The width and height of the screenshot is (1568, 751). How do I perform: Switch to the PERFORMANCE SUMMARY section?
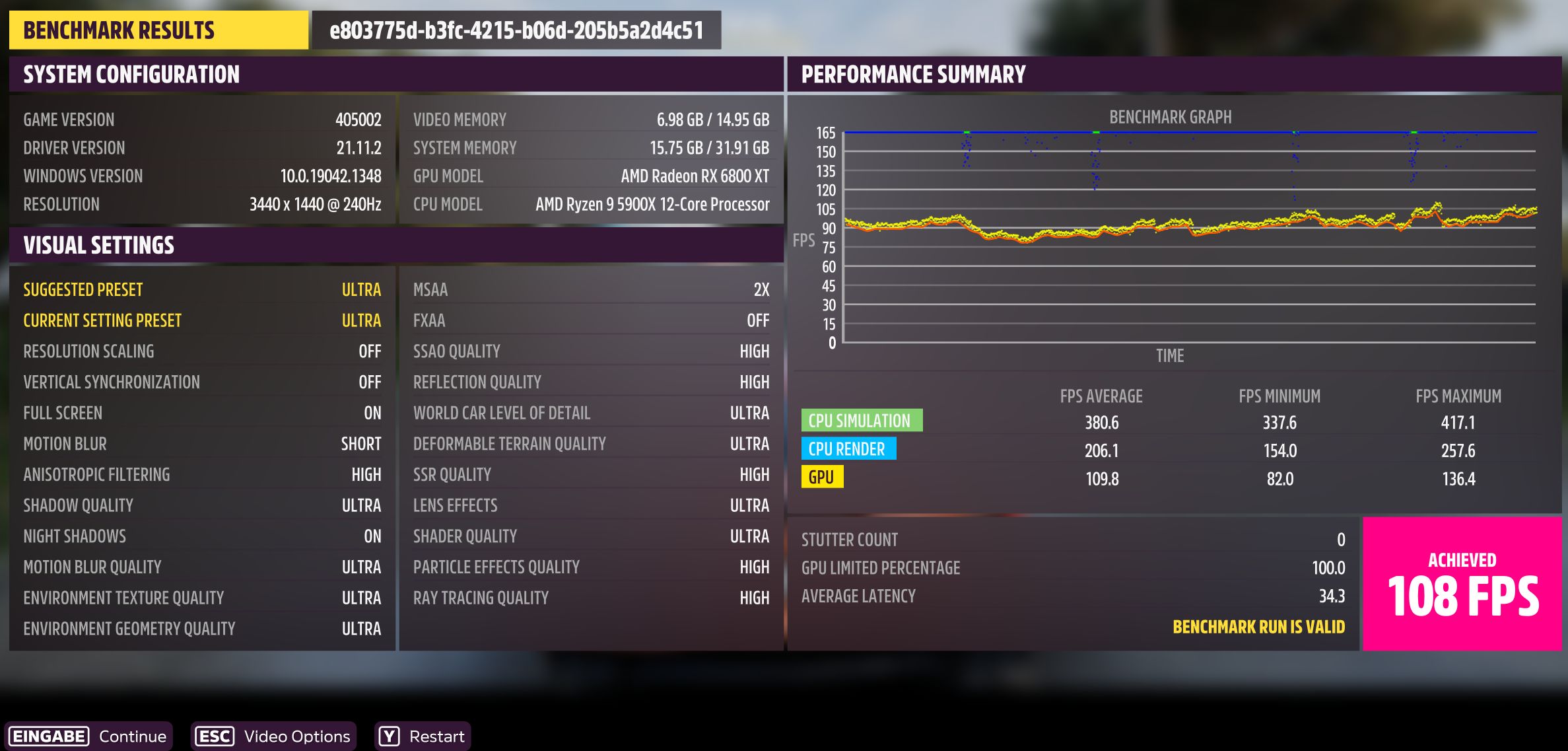pyautogui.click(x=914, y=74)
